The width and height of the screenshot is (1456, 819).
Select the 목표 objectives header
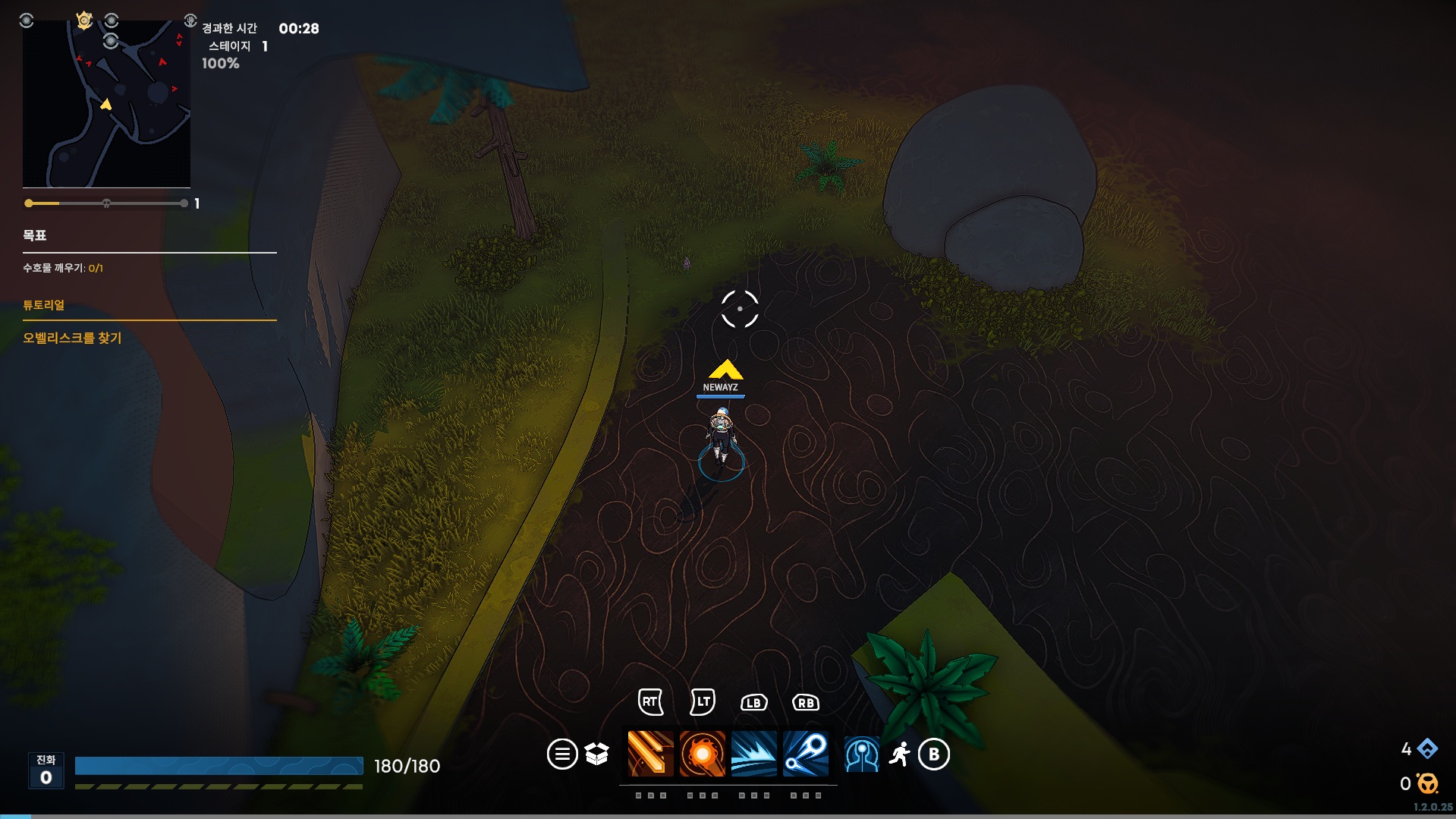(35, 235)
